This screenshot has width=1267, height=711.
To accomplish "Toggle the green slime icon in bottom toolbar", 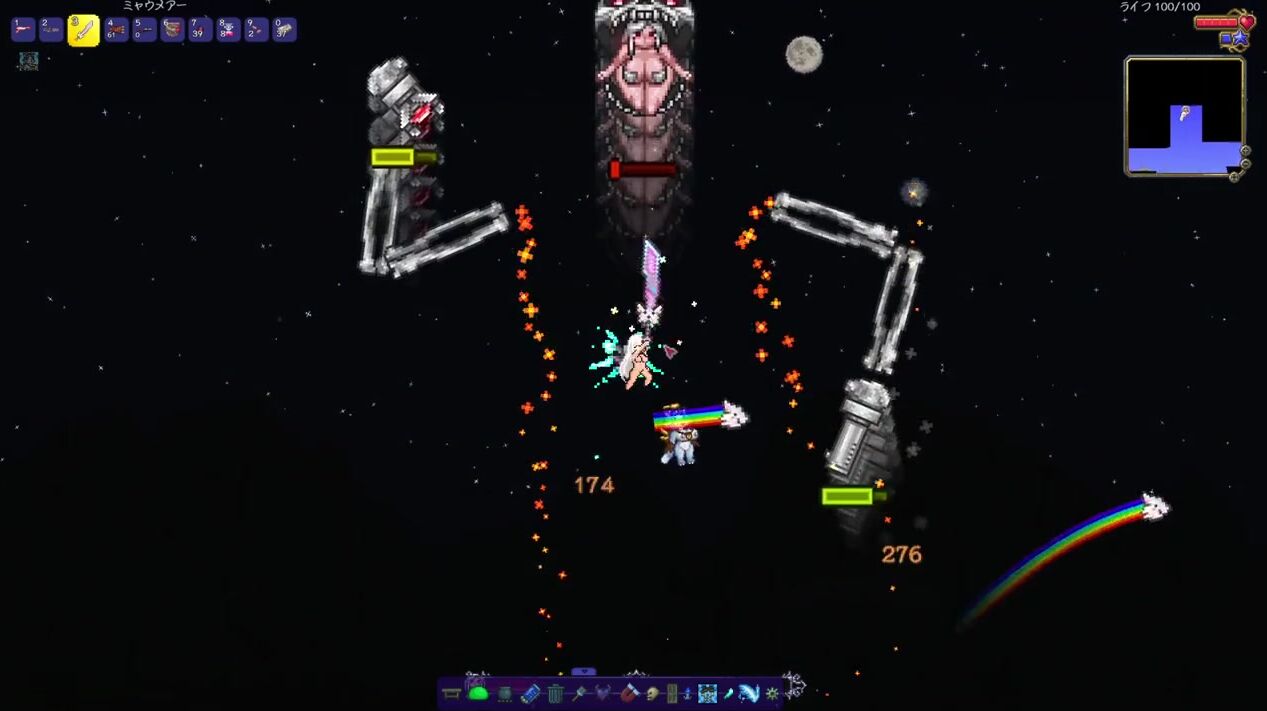I will 478,693.
